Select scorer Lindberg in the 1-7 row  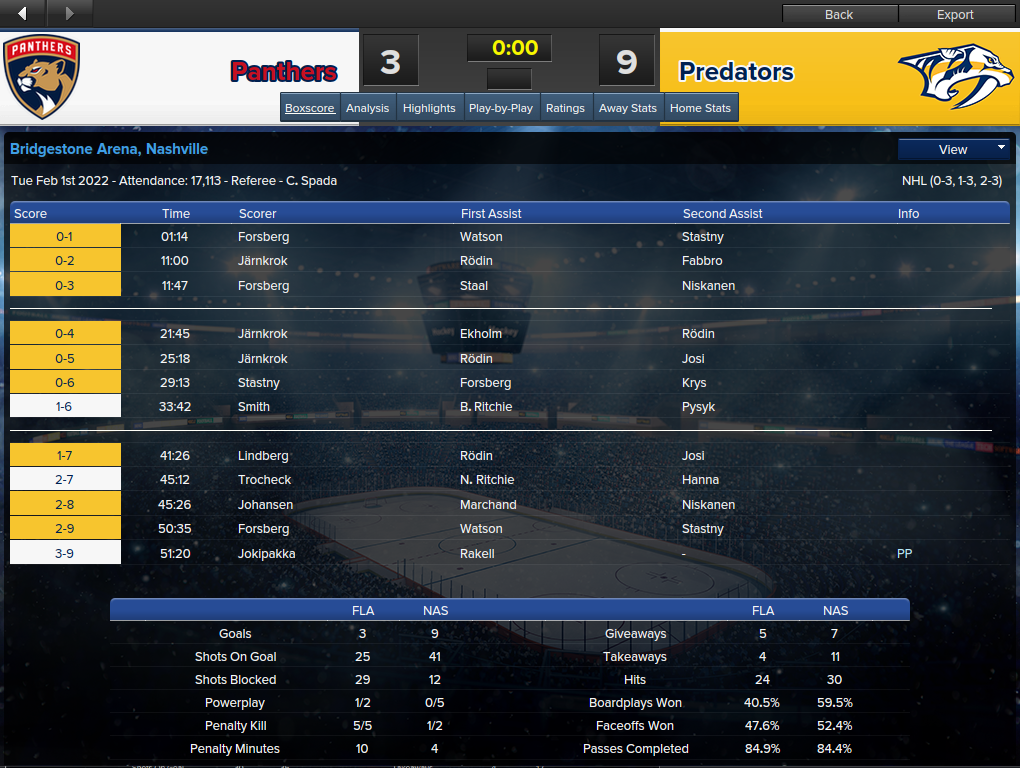262,456
